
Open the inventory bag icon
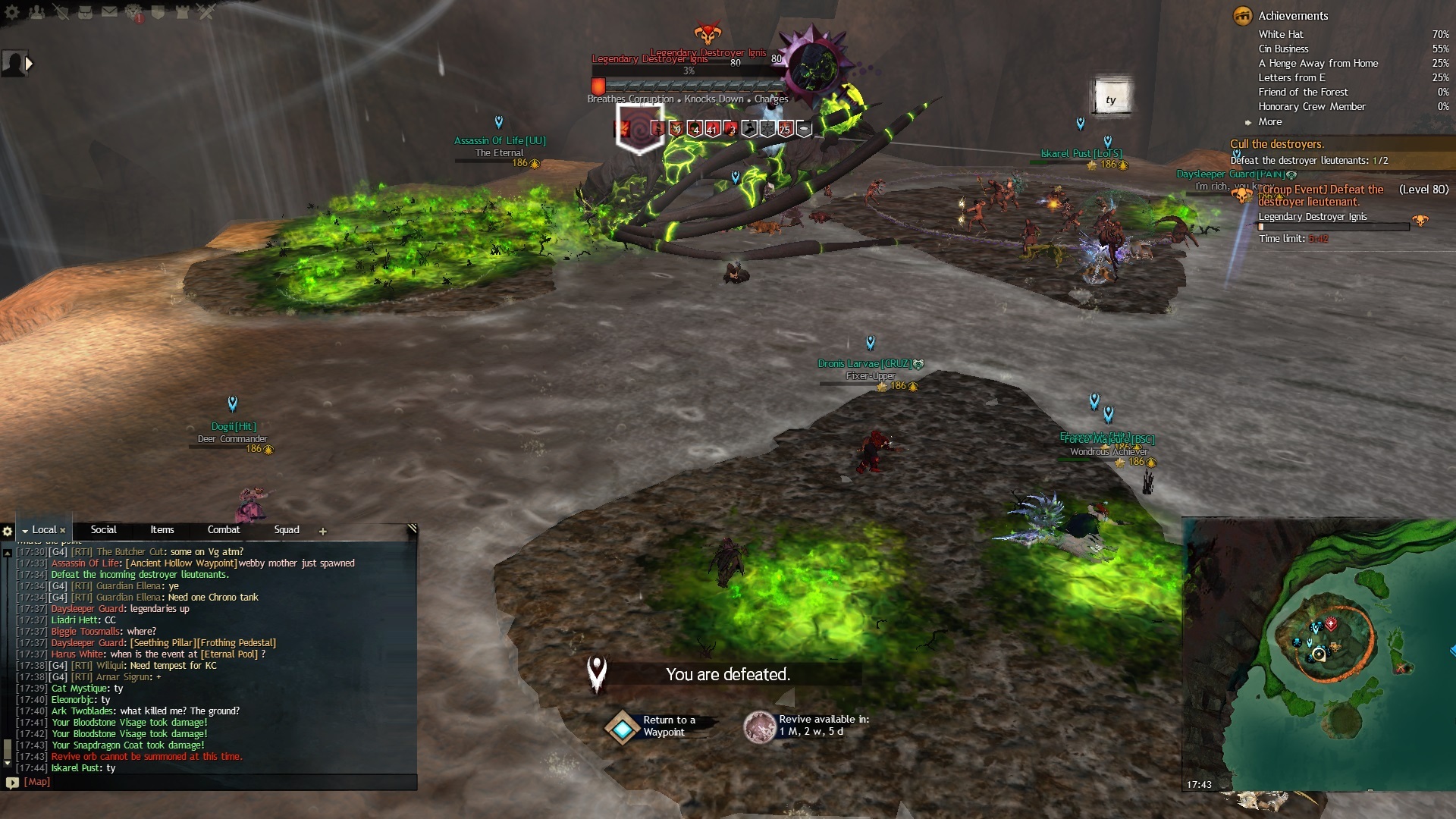click(85, 12)
